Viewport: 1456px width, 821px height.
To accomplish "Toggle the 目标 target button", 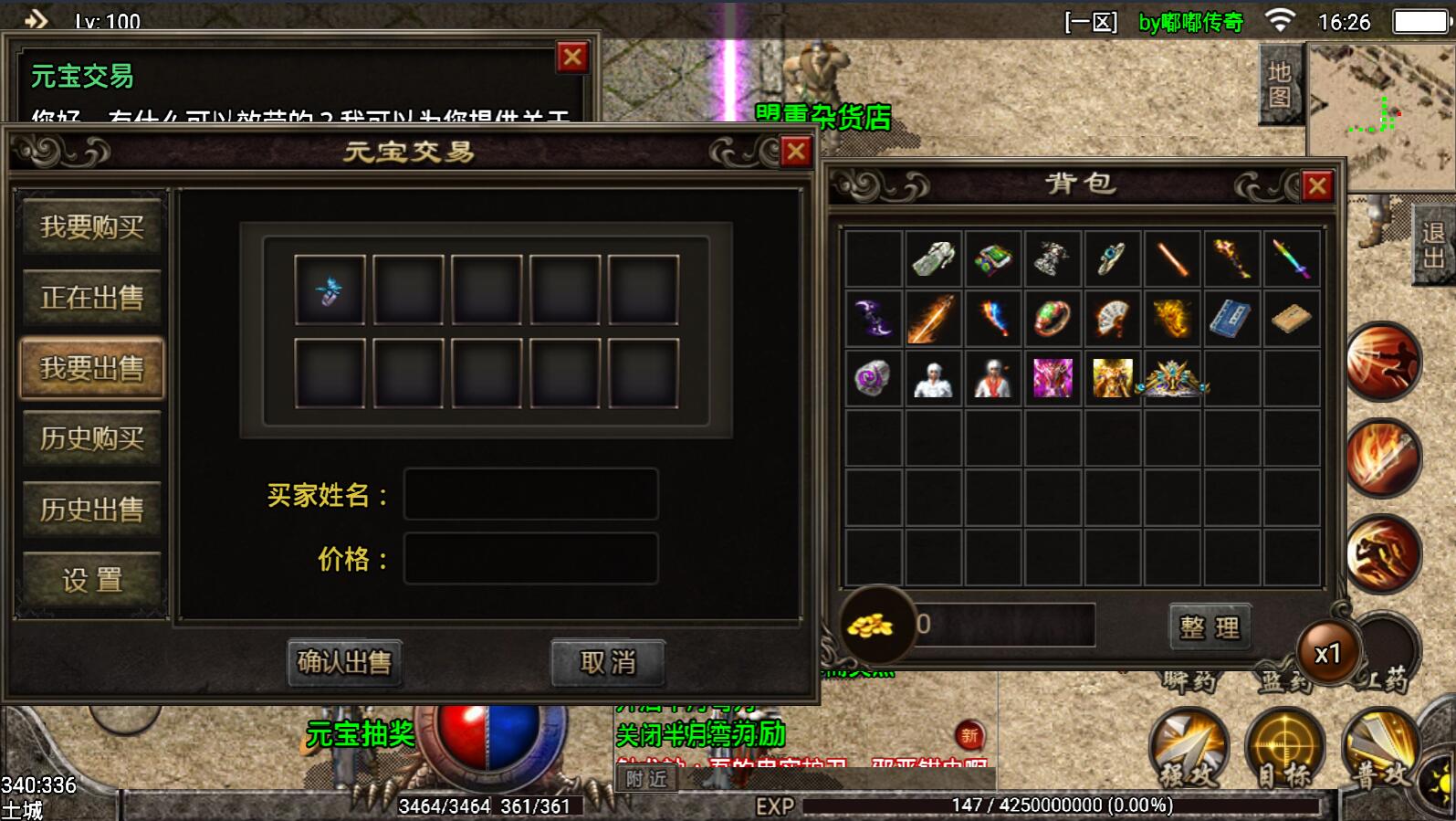I will tap(1285, 749).
